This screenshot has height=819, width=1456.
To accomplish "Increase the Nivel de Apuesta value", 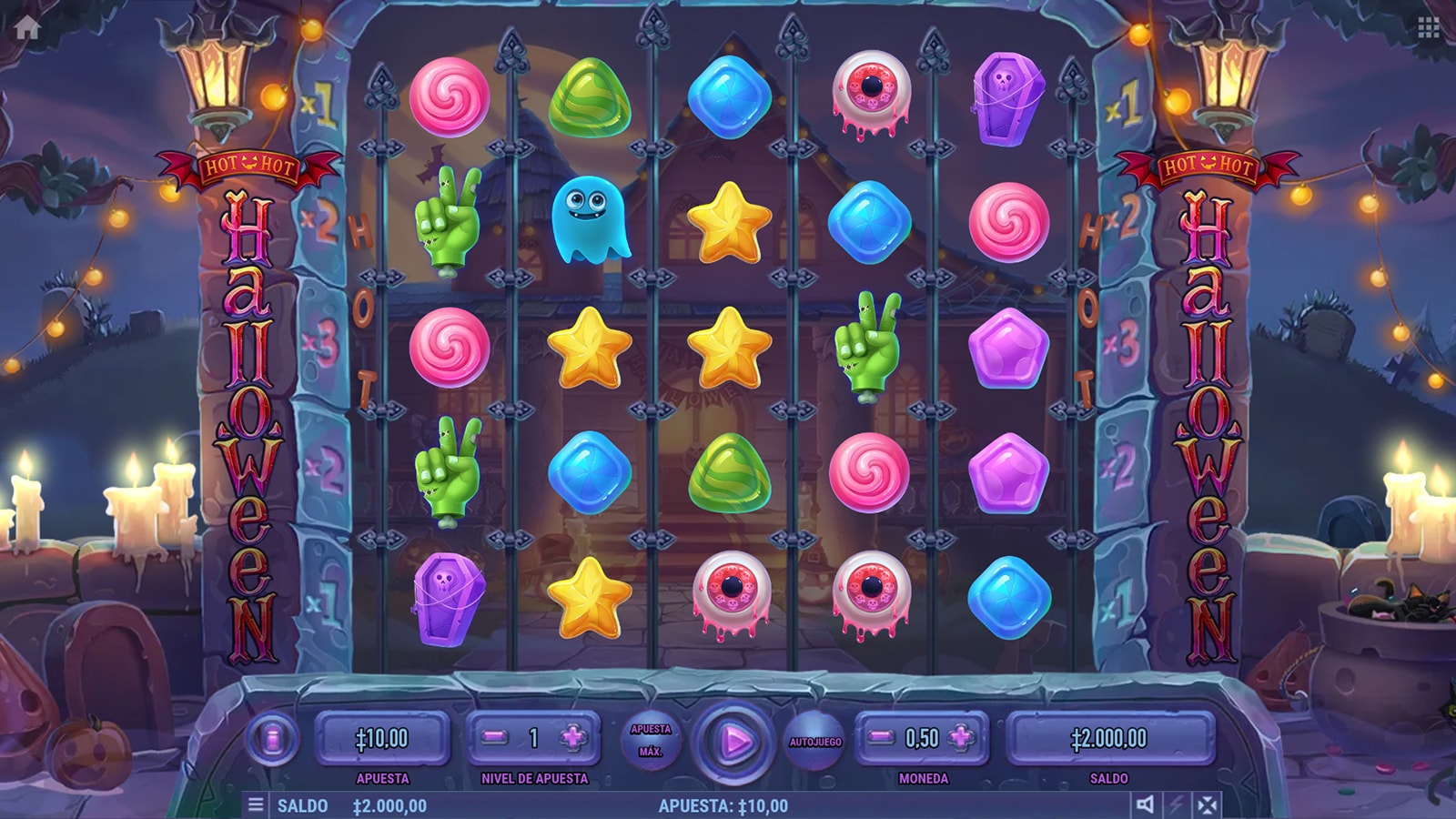I will (573, 738).
